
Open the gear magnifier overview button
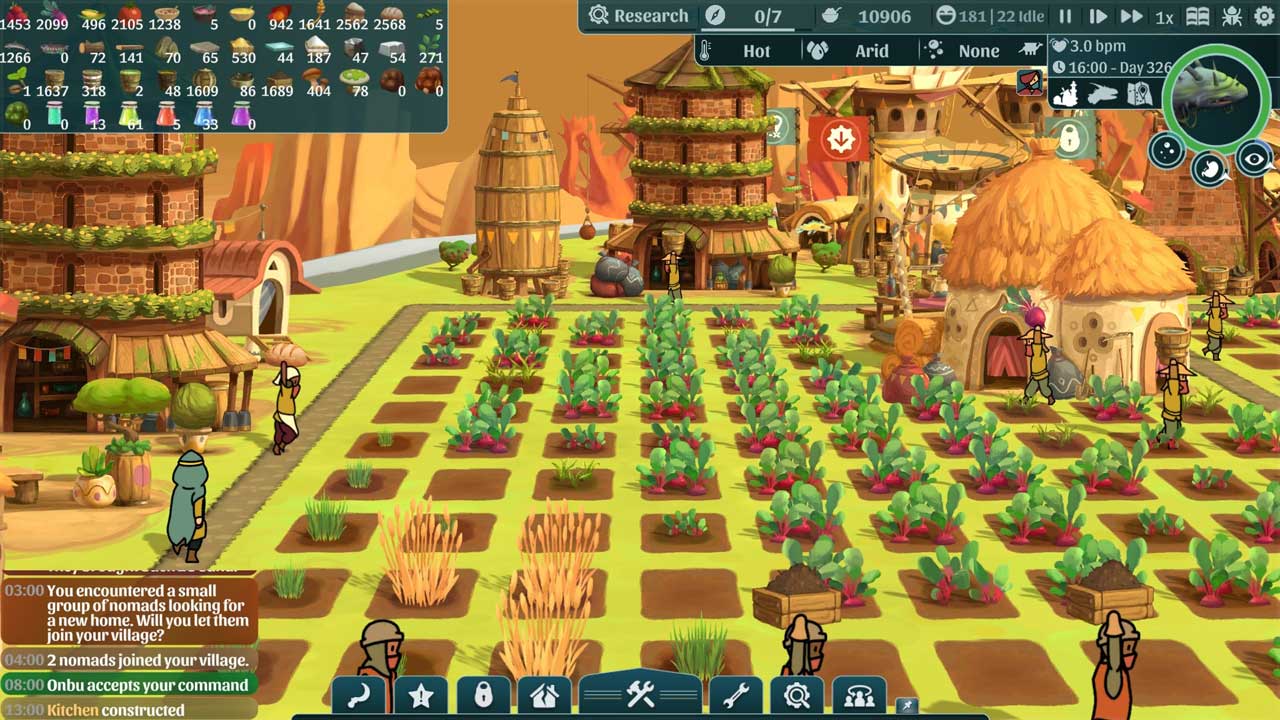797,695
